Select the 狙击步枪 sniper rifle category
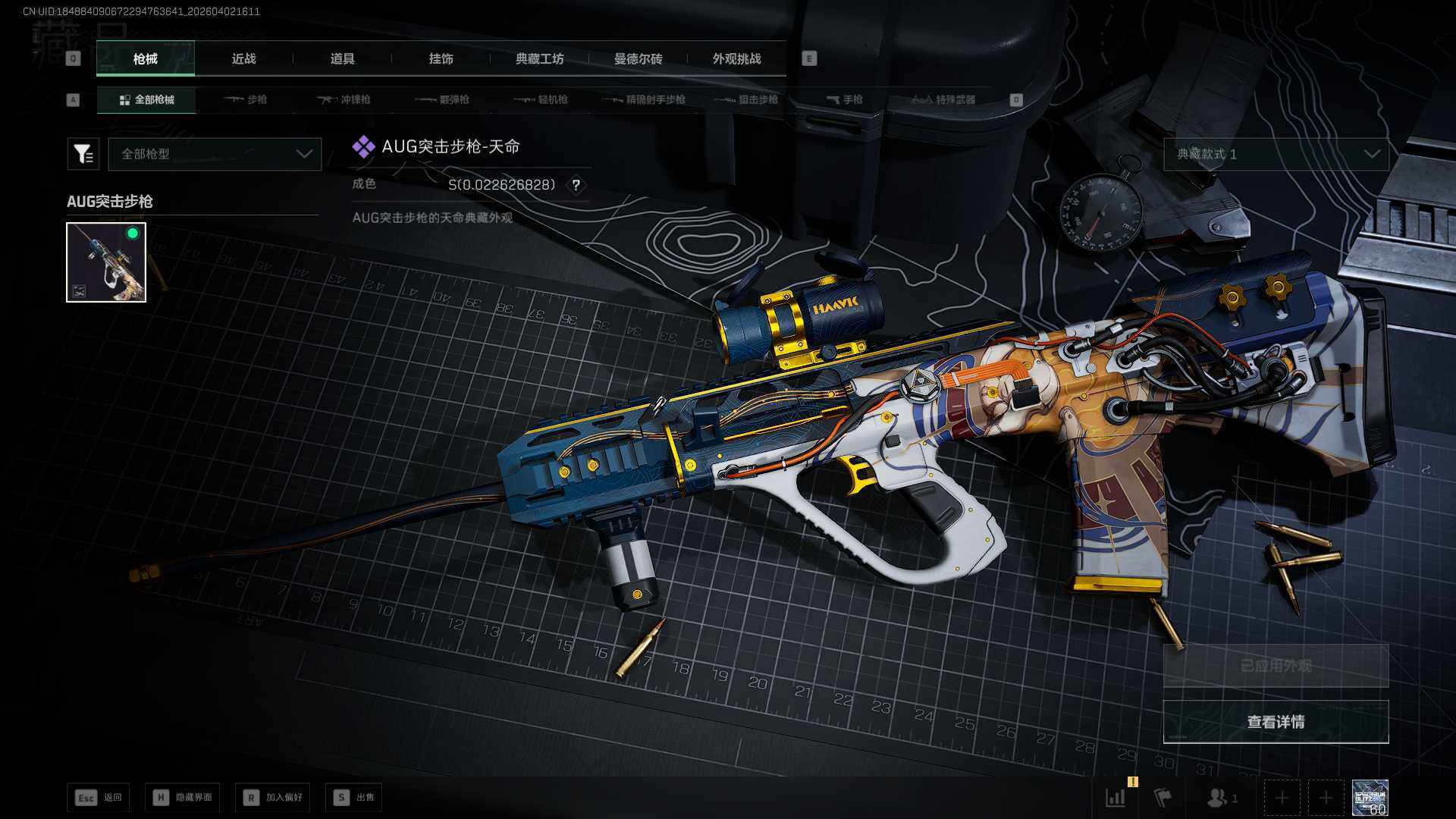Viewport: 1456px width, 819px height. tap(746, 99)
